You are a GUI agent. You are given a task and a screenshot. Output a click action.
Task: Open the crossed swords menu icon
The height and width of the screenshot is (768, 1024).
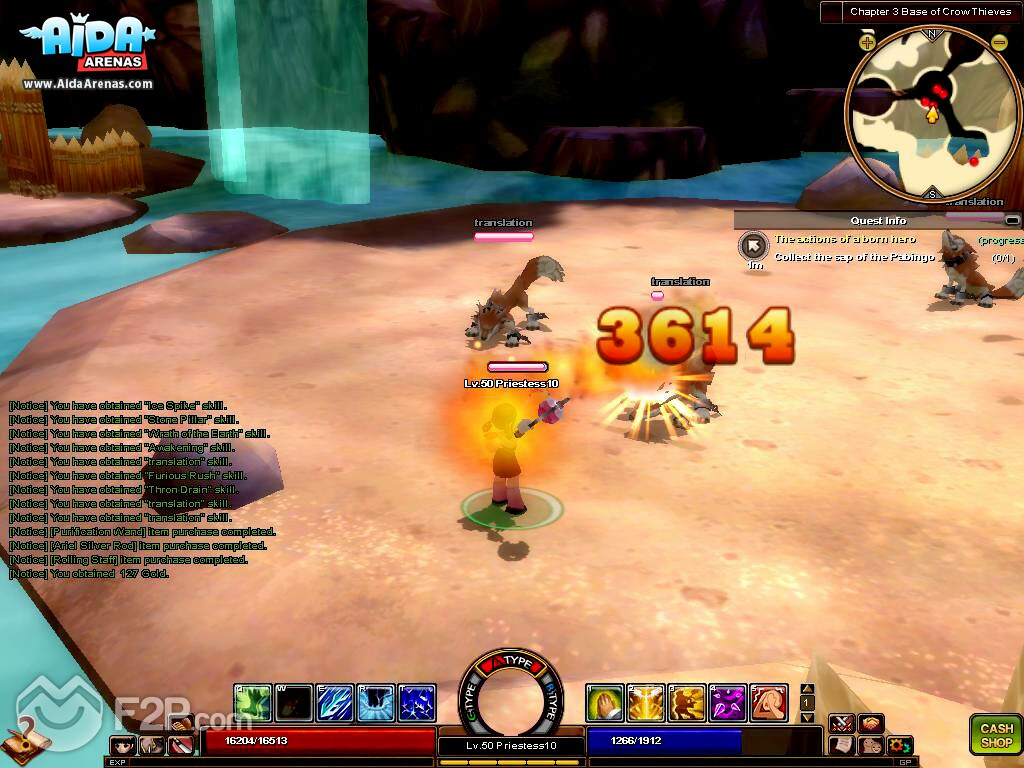[841, 723]
